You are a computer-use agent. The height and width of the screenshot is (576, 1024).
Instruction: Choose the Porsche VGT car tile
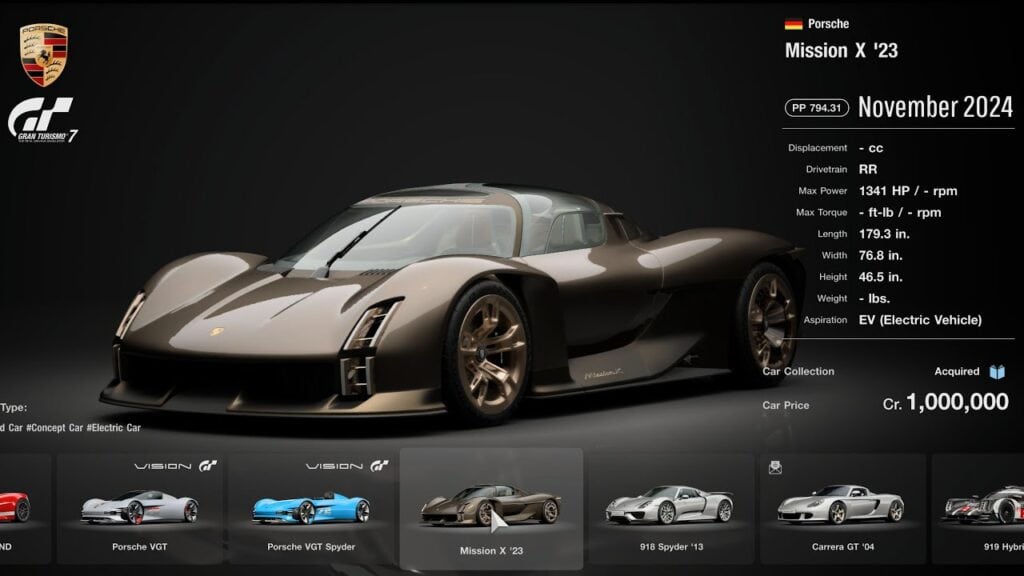140,509
